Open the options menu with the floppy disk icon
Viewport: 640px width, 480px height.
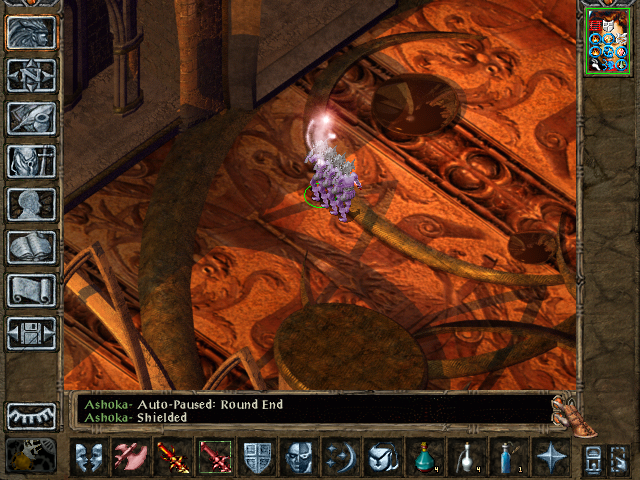31,333
